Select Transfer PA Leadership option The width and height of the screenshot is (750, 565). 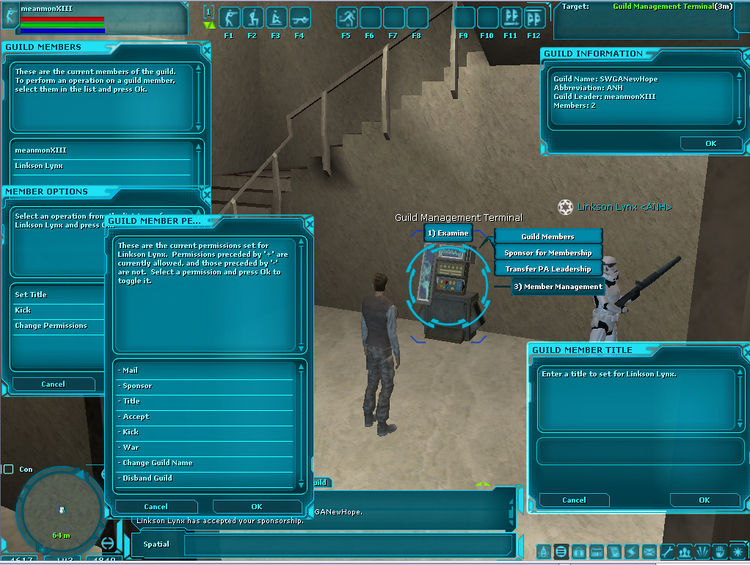[548, 268]
